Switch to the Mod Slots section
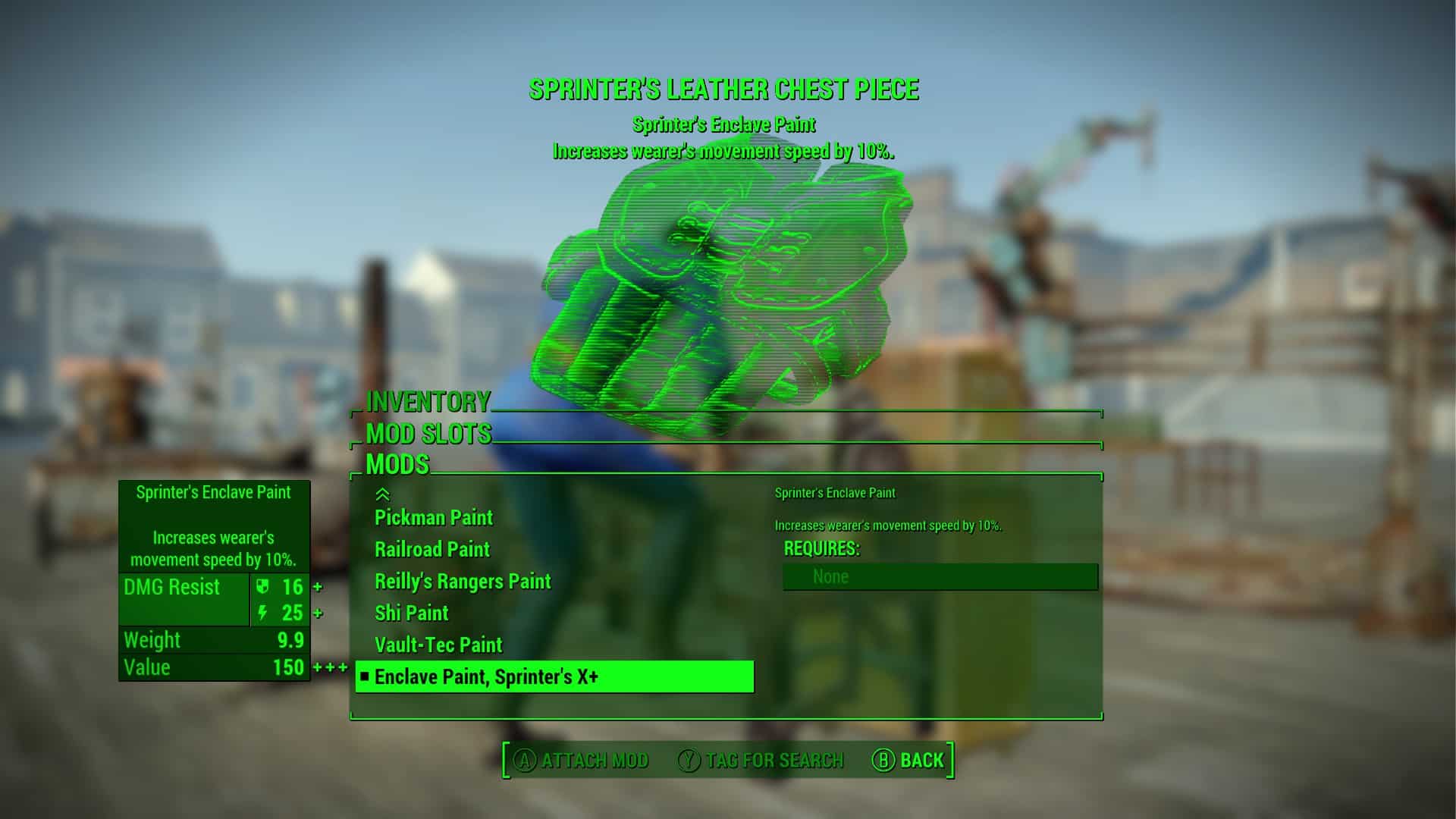 (x=428, y=434)
